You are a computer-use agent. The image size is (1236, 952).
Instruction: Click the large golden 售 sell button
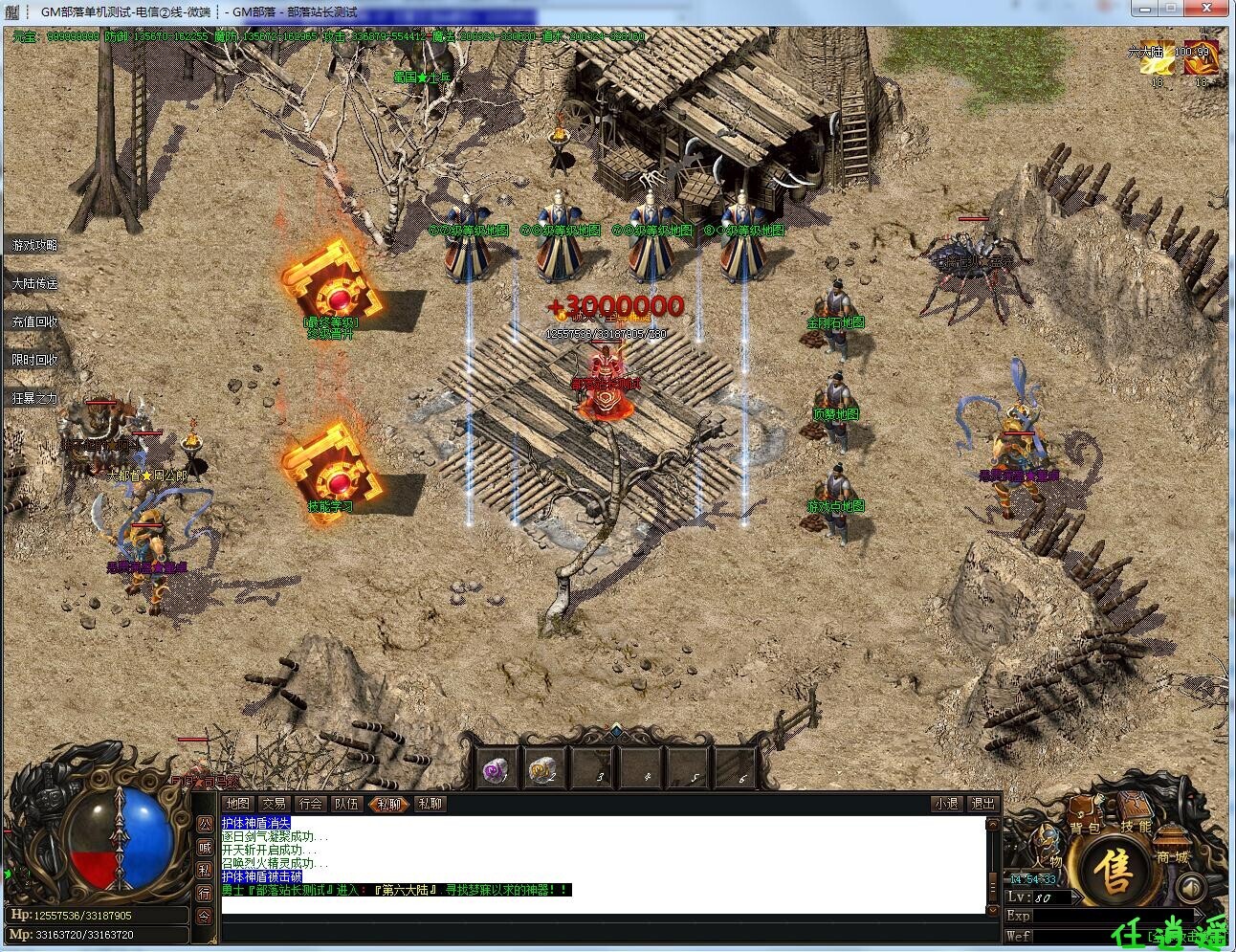click(1115, 869)
